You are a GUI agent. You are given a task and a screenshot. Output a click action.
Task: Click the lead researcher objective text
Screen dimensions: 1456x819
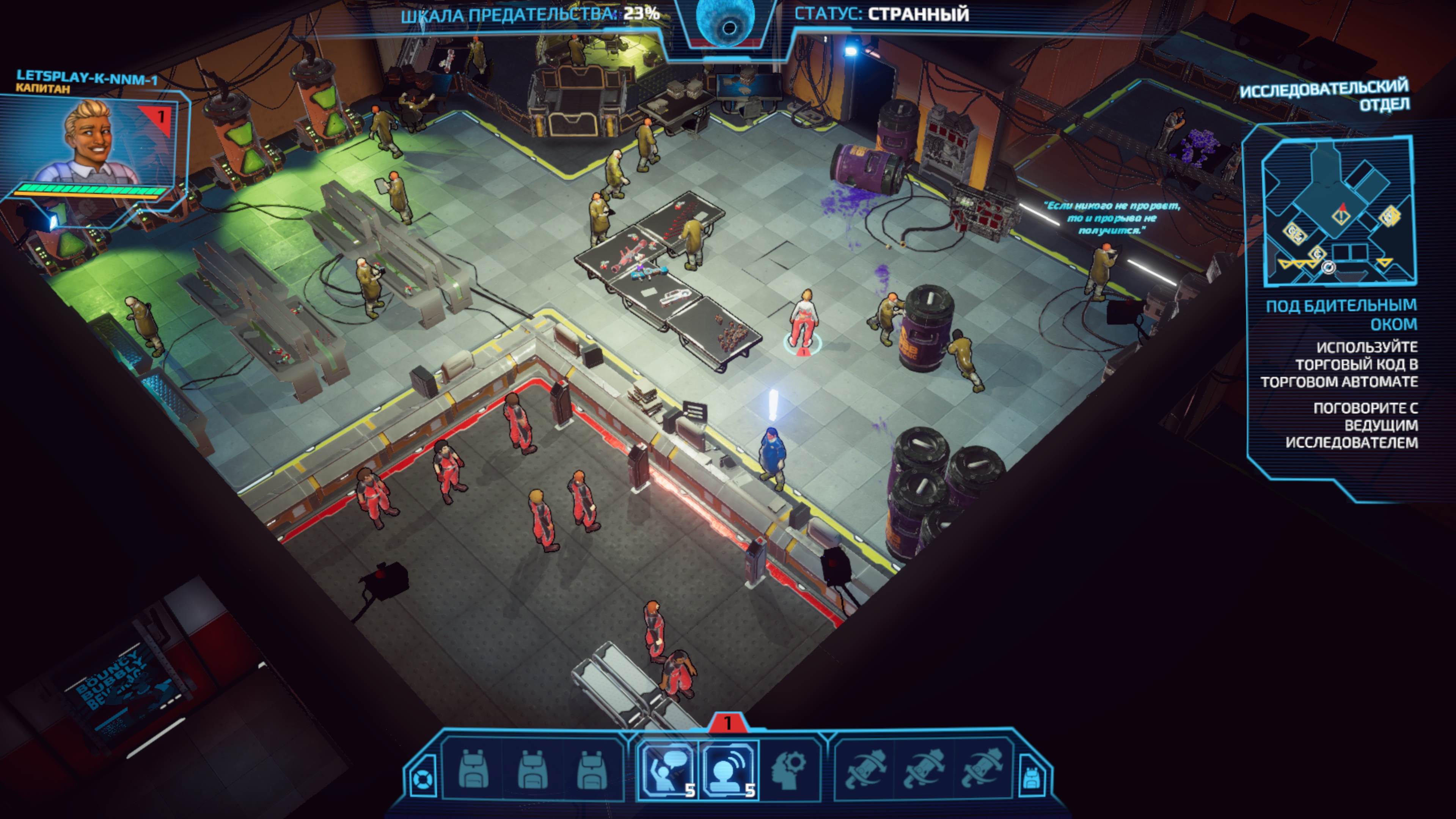1351,425
